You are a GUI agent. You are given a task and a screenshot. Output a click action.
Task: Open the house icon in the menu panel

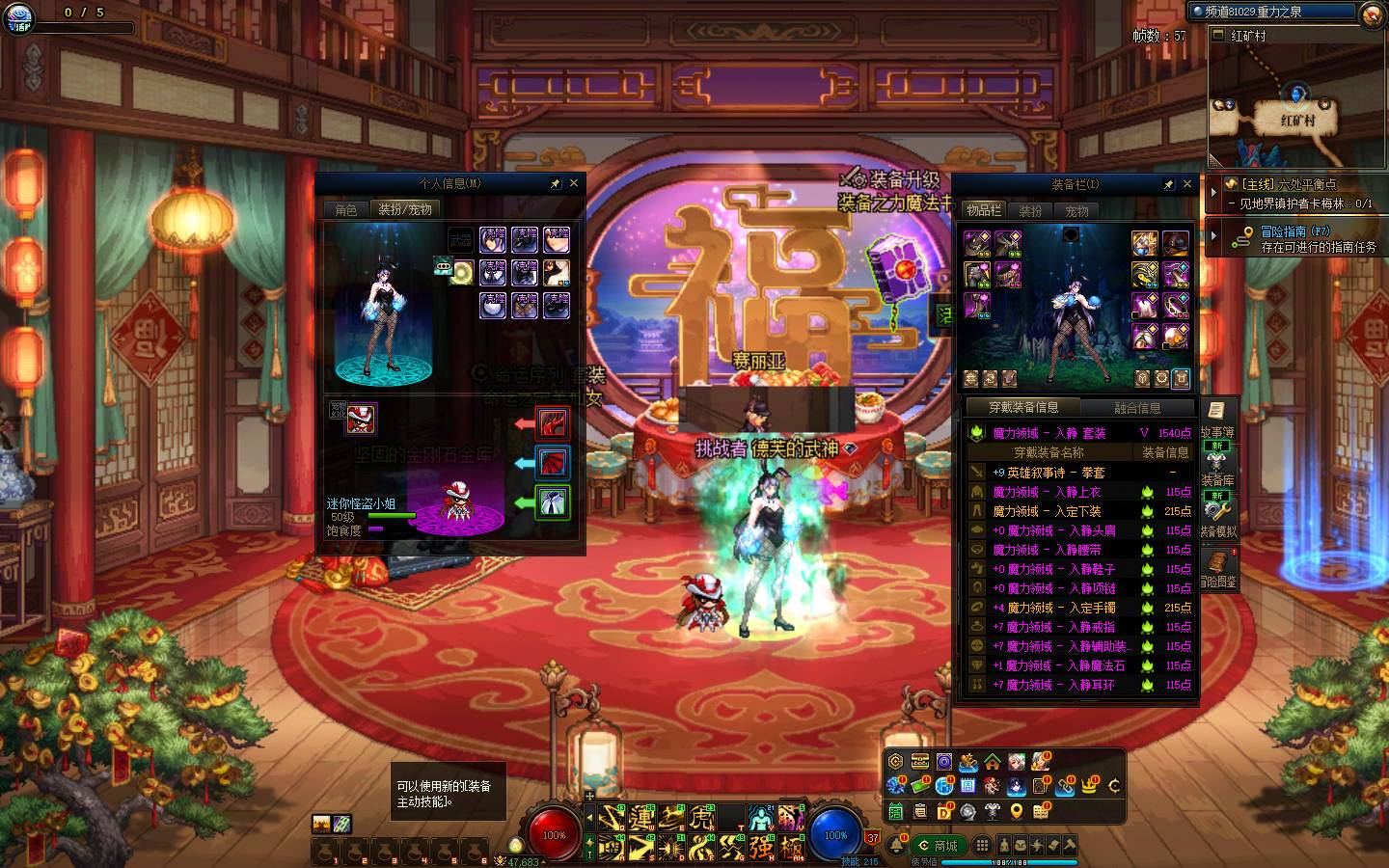tap(992, 763)
